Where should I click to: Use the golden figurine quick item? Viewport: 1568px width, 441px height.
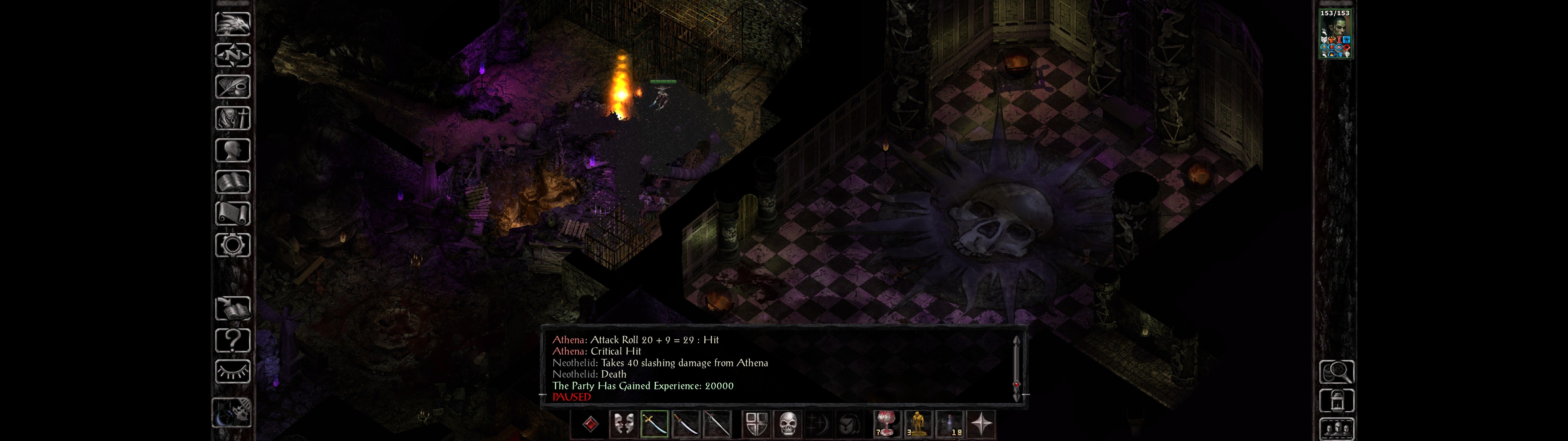pyautogui.click(x=917, y=424)
